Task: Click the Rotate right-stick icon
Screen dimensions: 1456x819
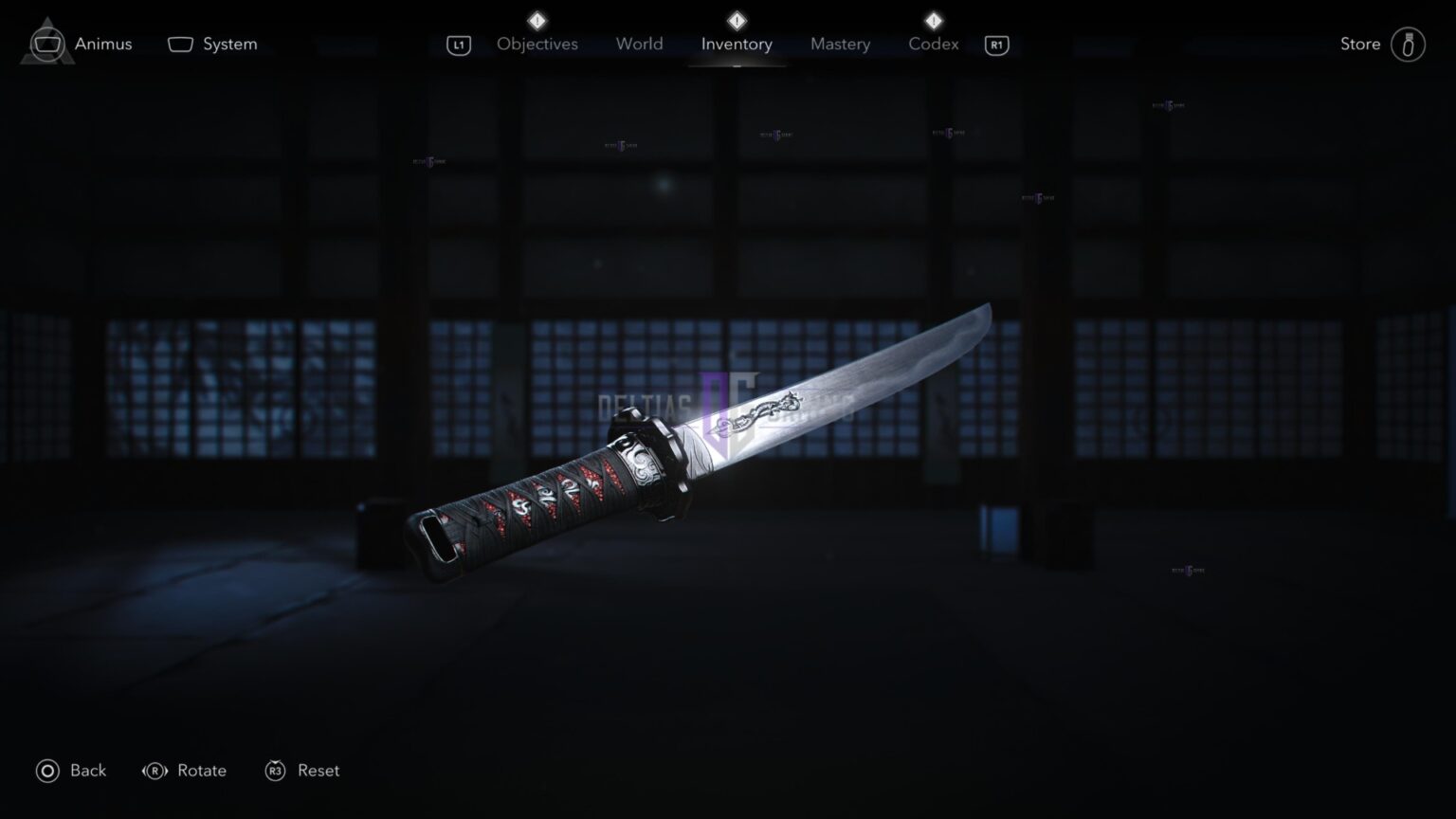Action: (x=154, y=771)
